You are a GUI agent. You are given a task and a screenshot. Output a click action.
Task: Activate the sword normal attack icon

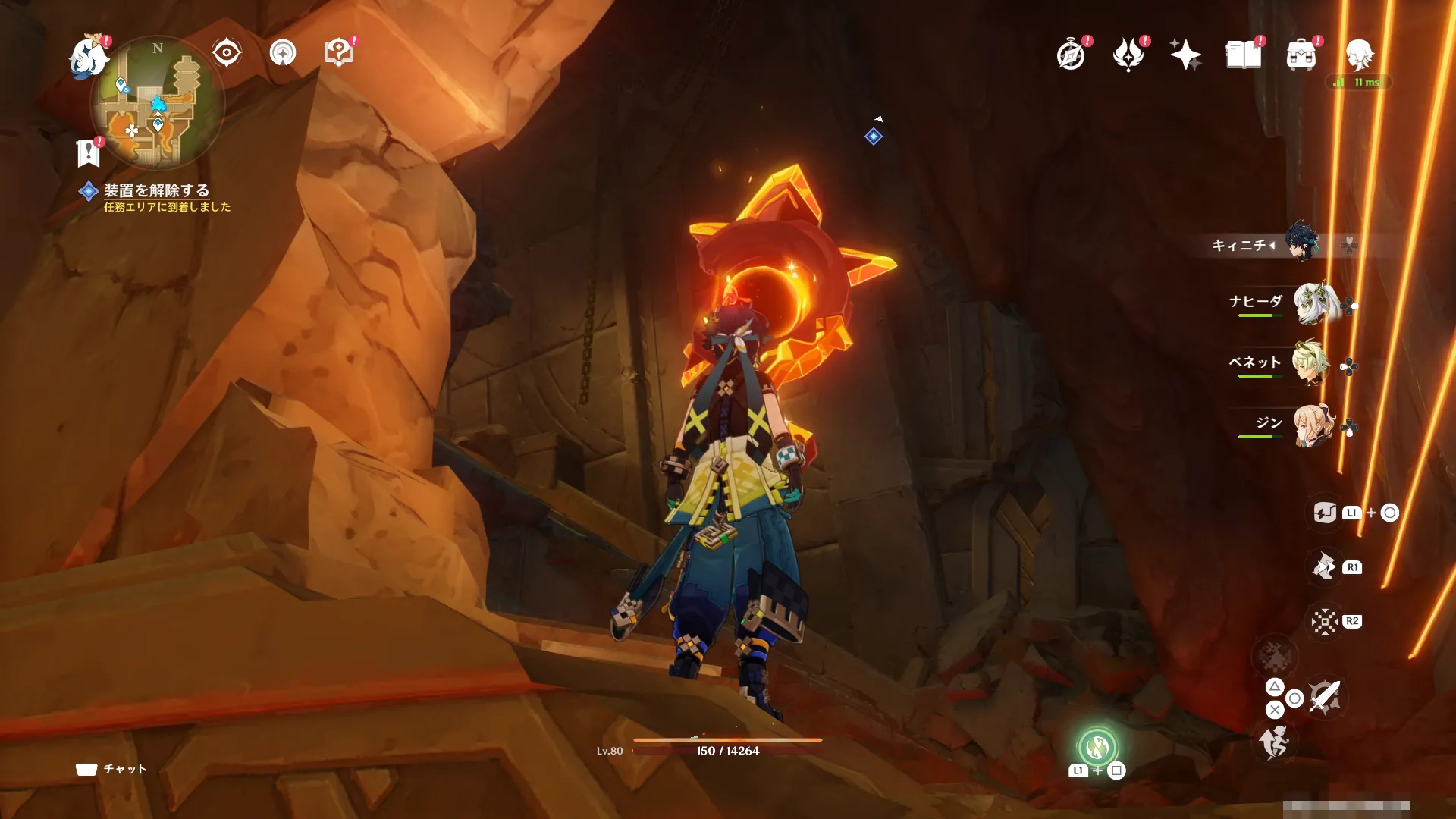click(x=1325, y=696)
